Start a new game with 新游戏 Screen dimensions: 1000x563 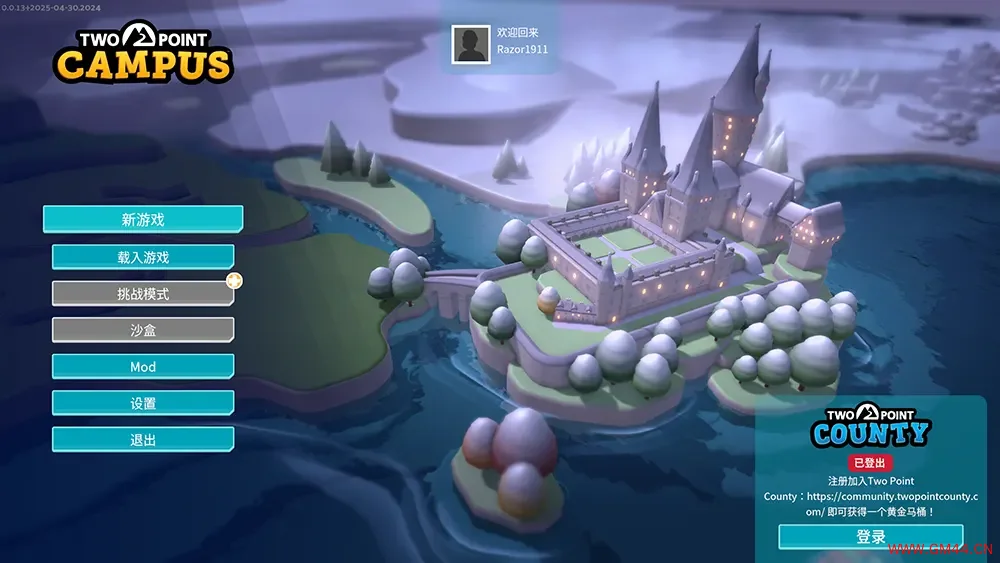click(143, 219)
